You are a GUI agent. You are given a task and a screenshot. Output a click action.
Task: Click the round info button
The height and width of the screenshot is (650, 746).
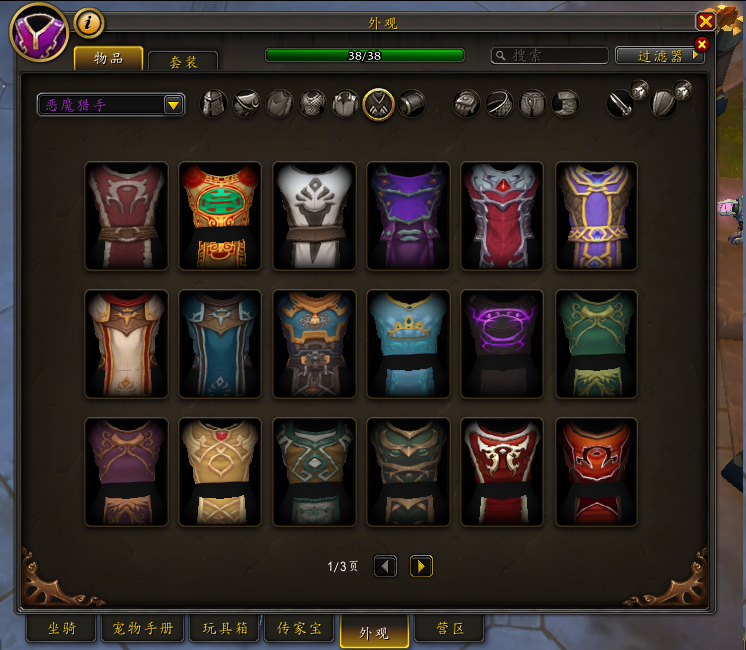point(89,22)
